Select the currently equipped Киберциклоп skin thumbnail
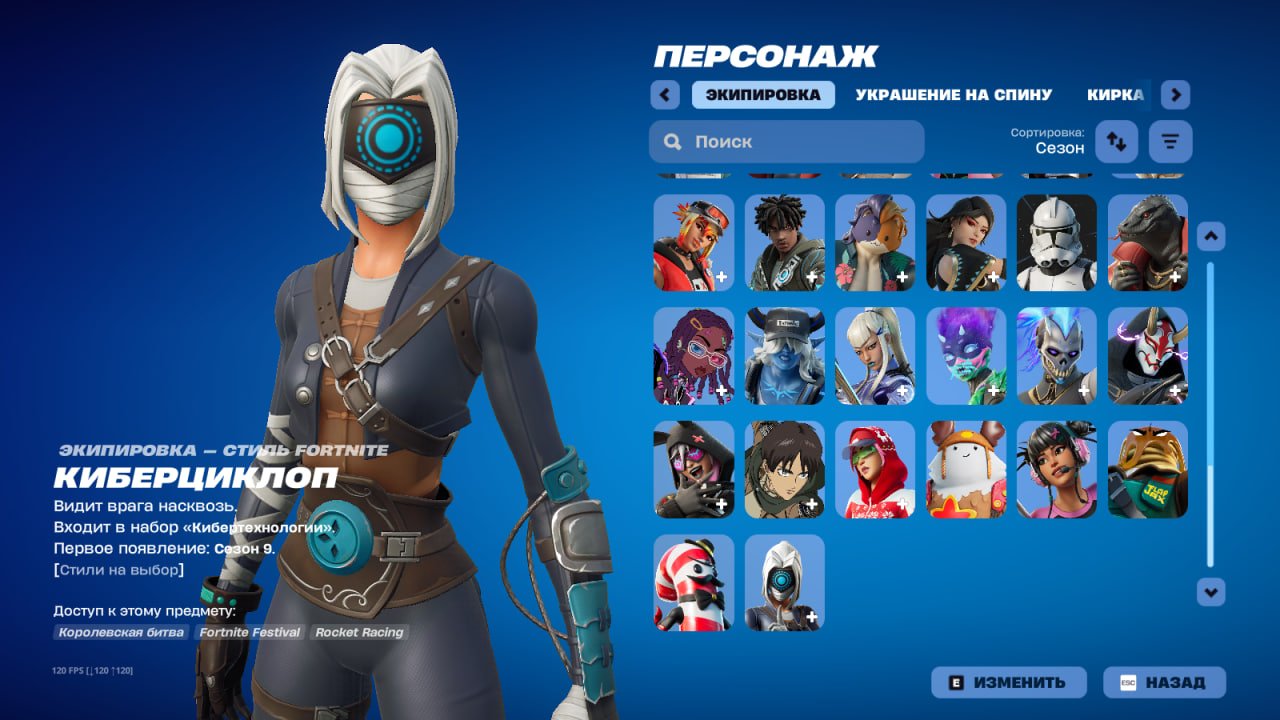This screenshot has width=1280, height=720. click(785, 583)
